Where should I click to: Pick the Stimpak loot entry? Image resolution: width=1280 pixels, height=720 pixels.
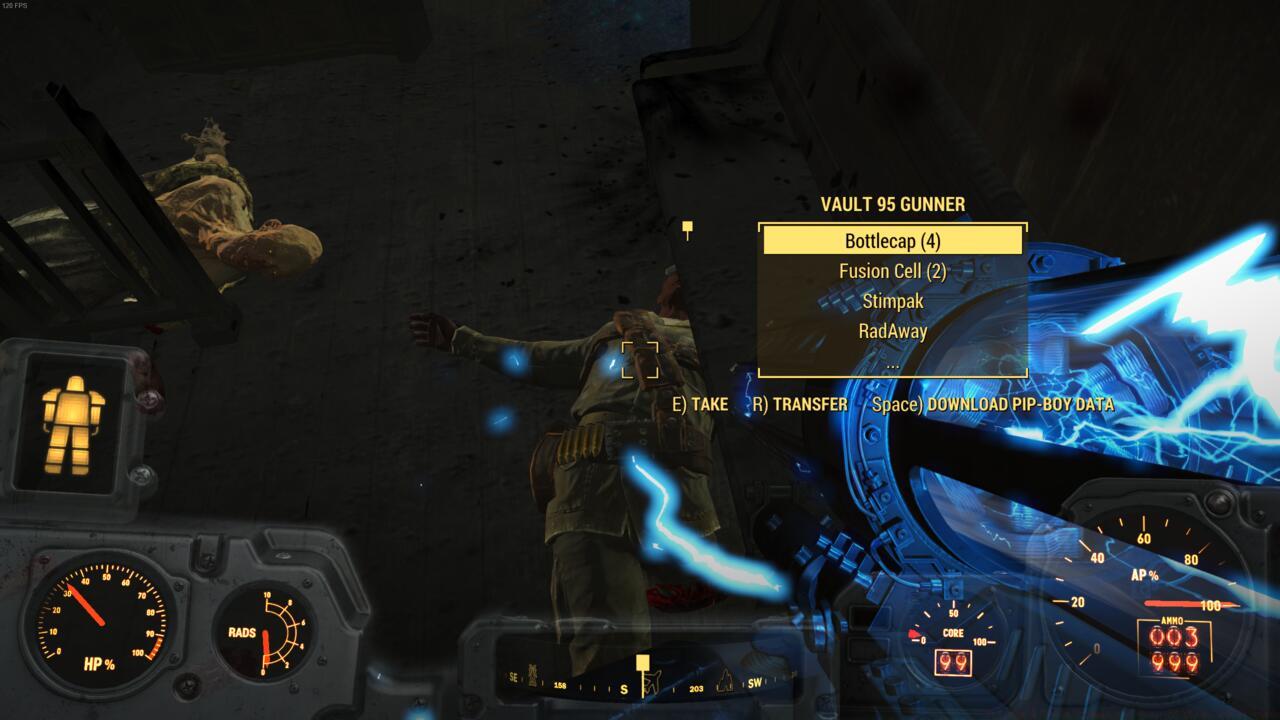coord(893,301)
